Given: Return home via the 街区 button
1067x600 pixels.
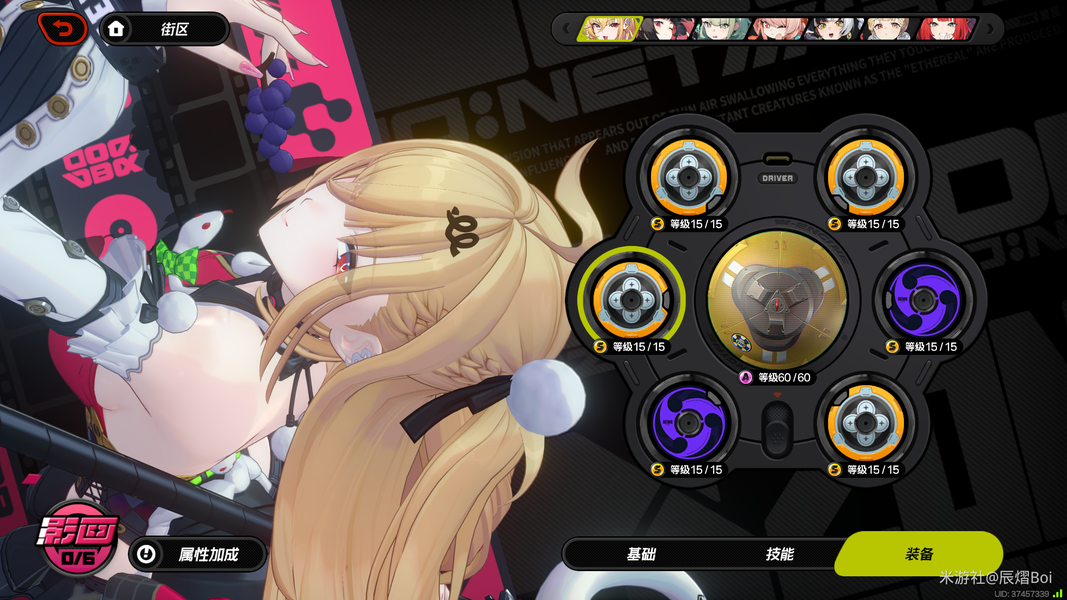Looking at the screenshot, I should pos(164,30).
